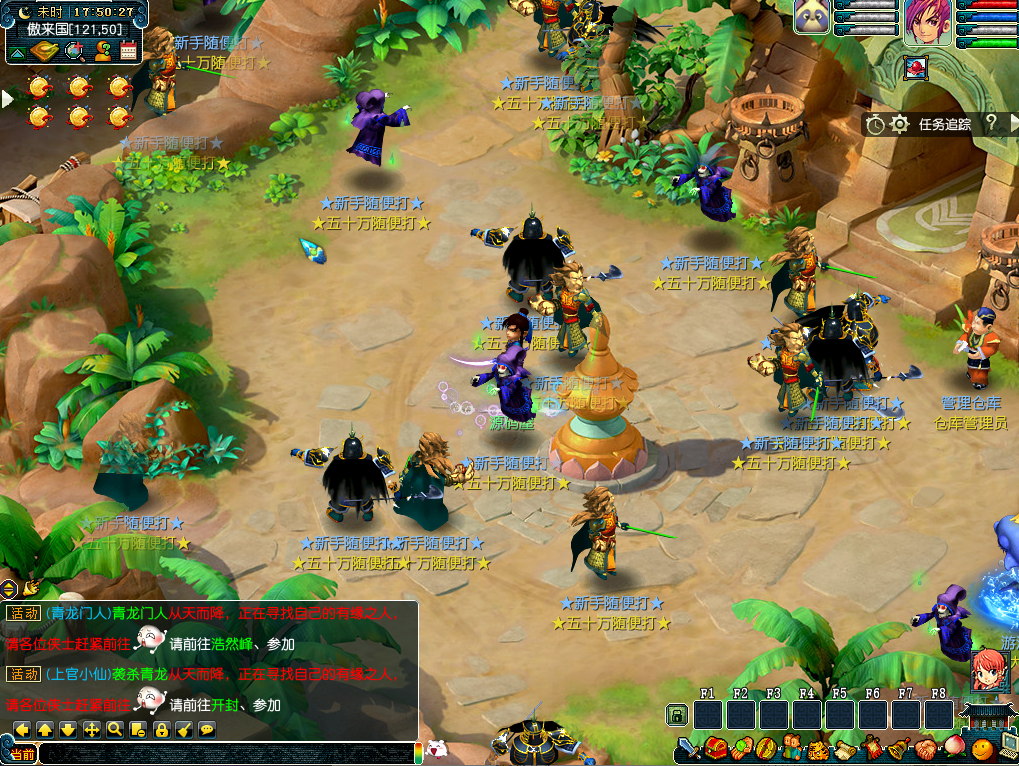Open the tiger pet menu icon
The width and height of the screenshot is (1019, 766).
(818, 748)
